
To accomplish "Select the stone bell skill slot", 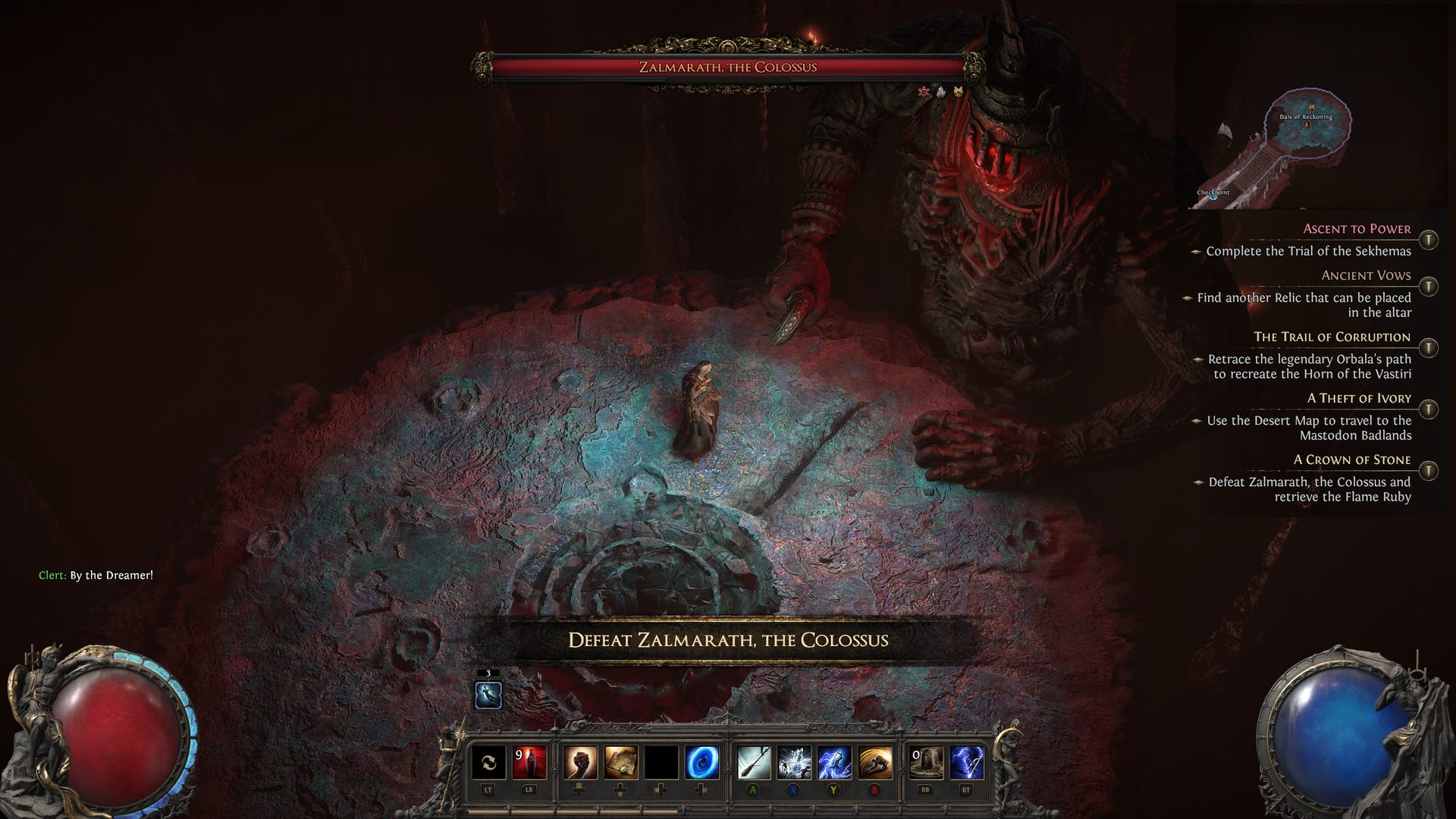I will pos(927,762).
